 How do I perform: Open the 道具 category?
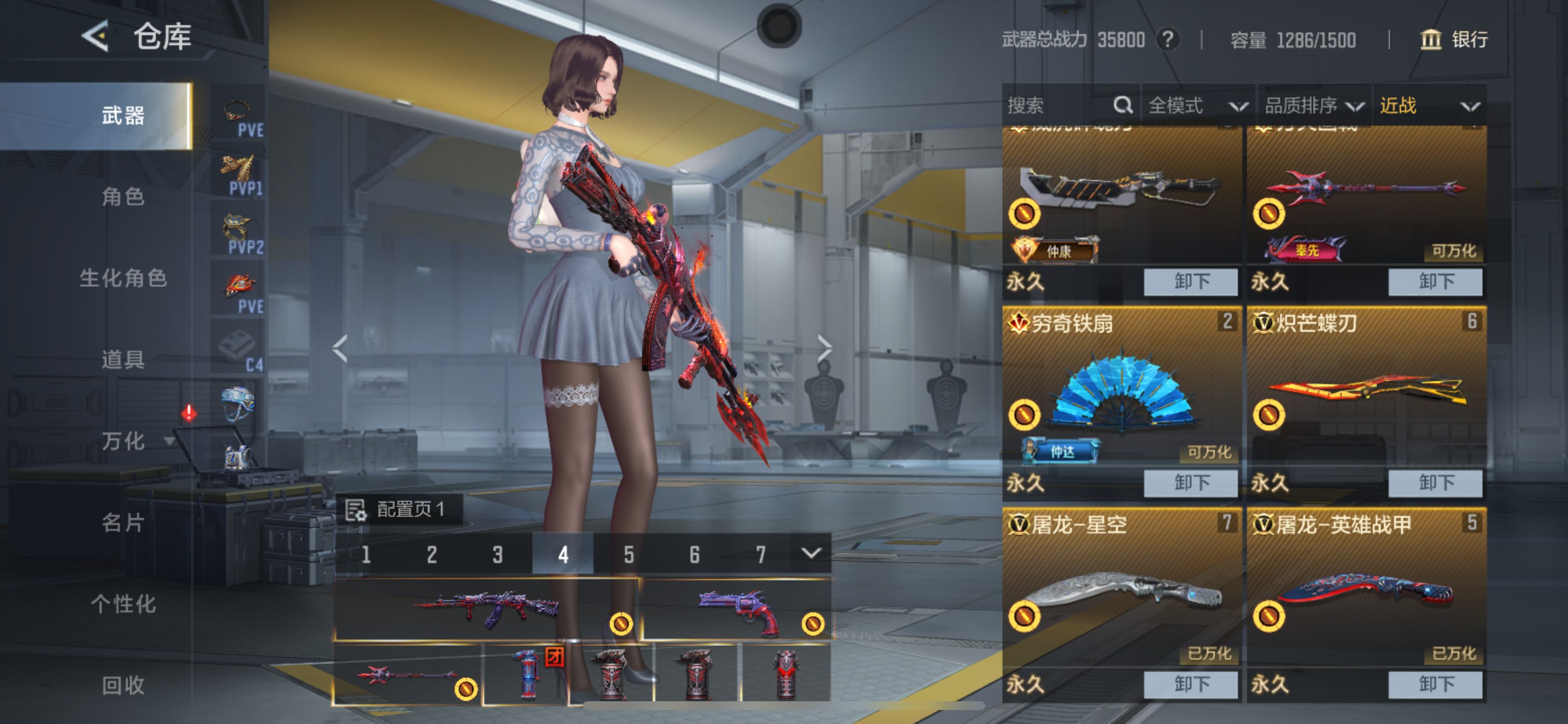[x=123, y=360]
